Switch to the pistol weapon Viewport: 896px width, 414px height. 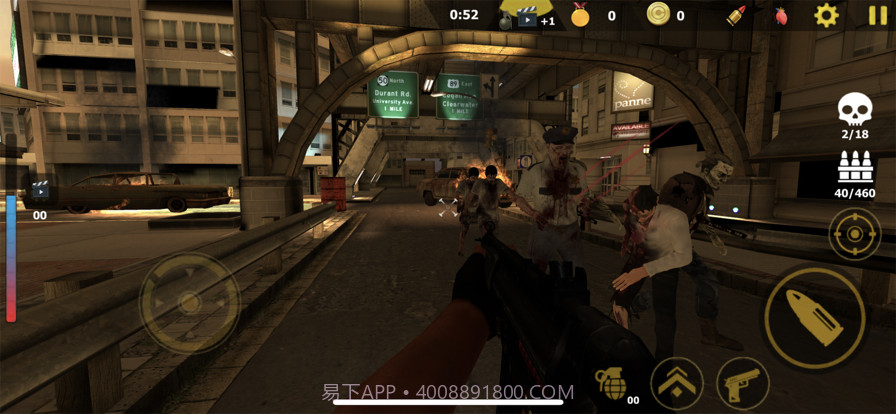point(742,382)
